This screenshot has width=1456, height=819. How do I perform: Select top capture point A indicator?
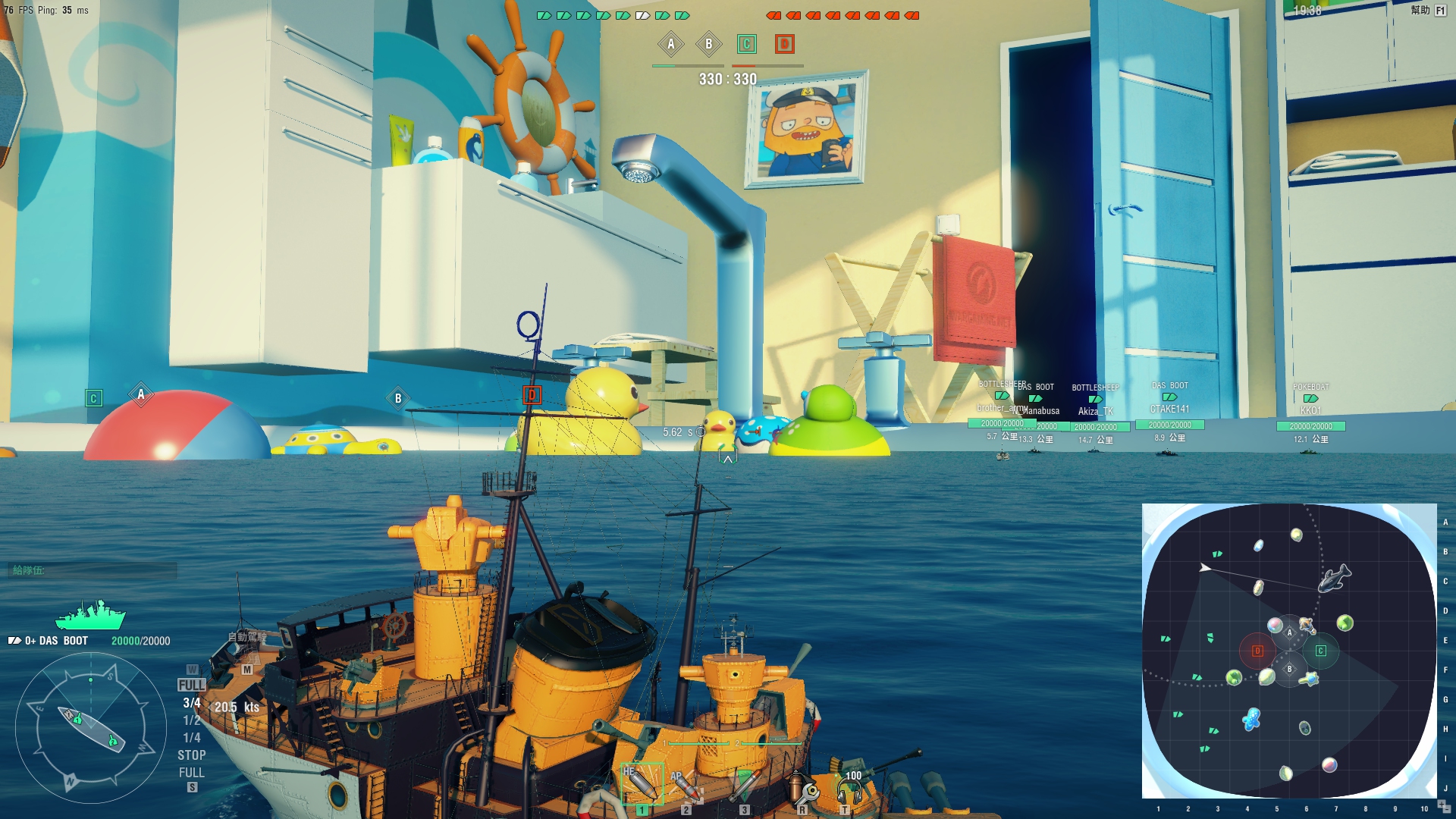(670, 44)
